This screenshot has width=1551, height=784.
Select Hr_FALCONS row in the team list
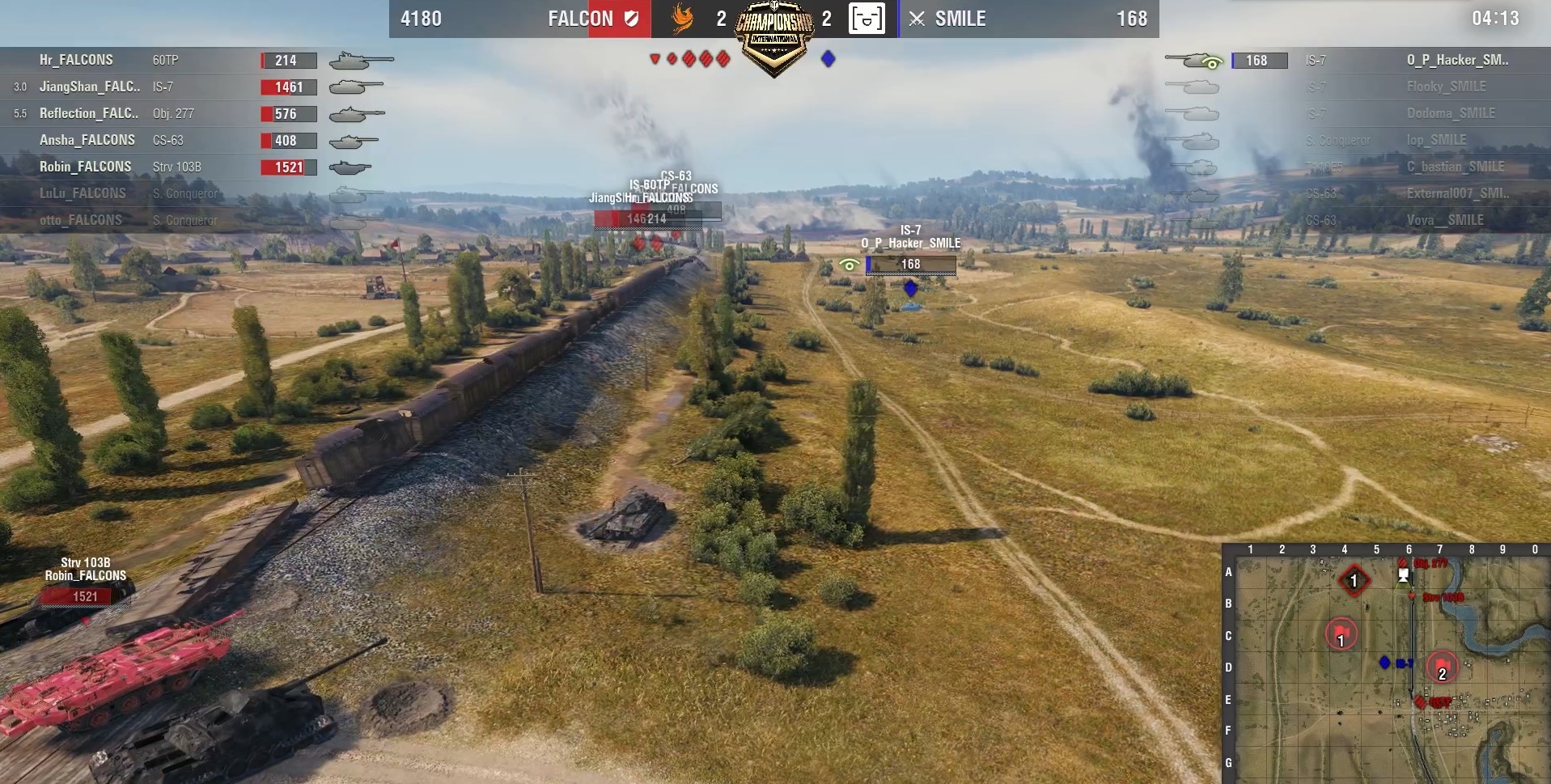[162, 60]
